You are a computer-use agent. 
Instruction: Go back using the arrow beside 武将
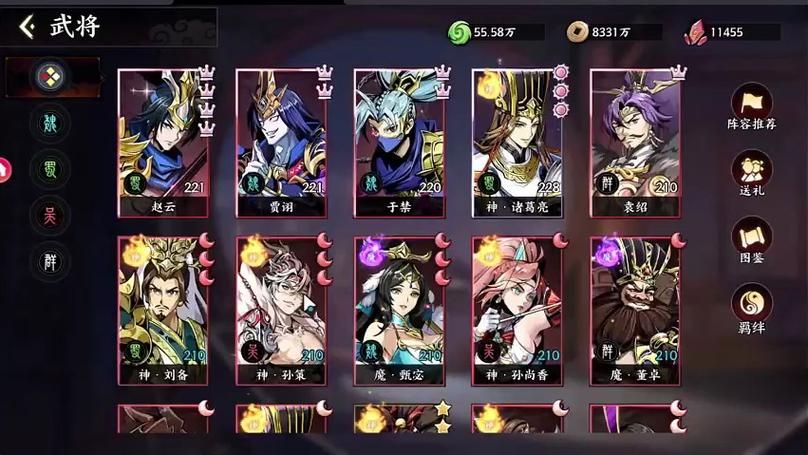pos(27,27)
